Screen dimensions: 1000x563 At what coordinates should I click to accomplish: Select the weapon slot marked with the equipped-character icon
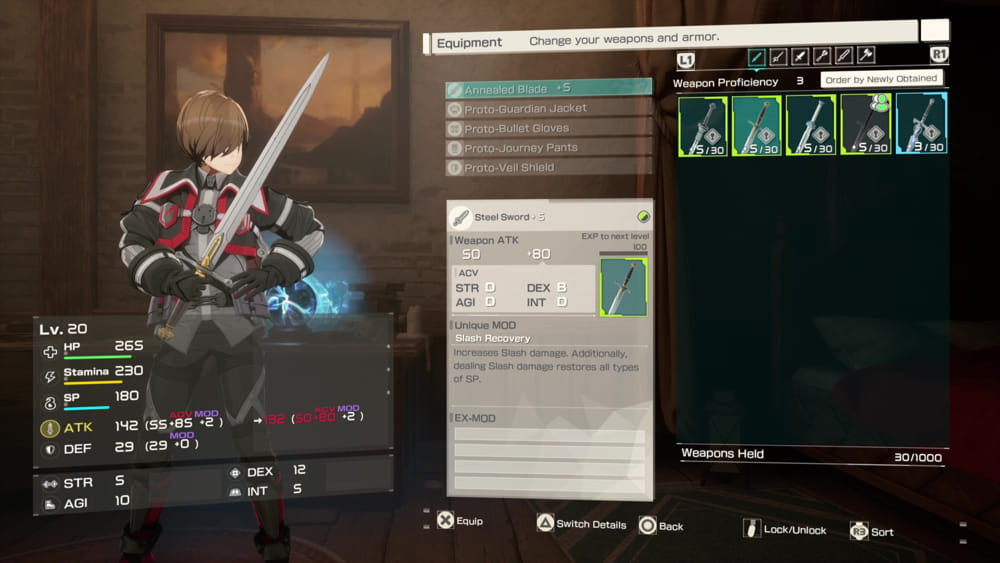click(x=866, y=125)
